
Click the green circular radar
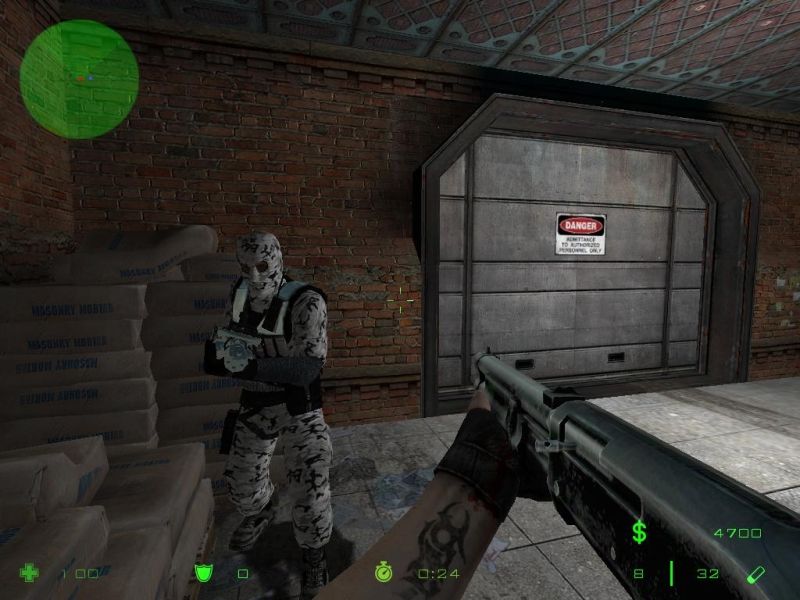(x=79, y=65)
